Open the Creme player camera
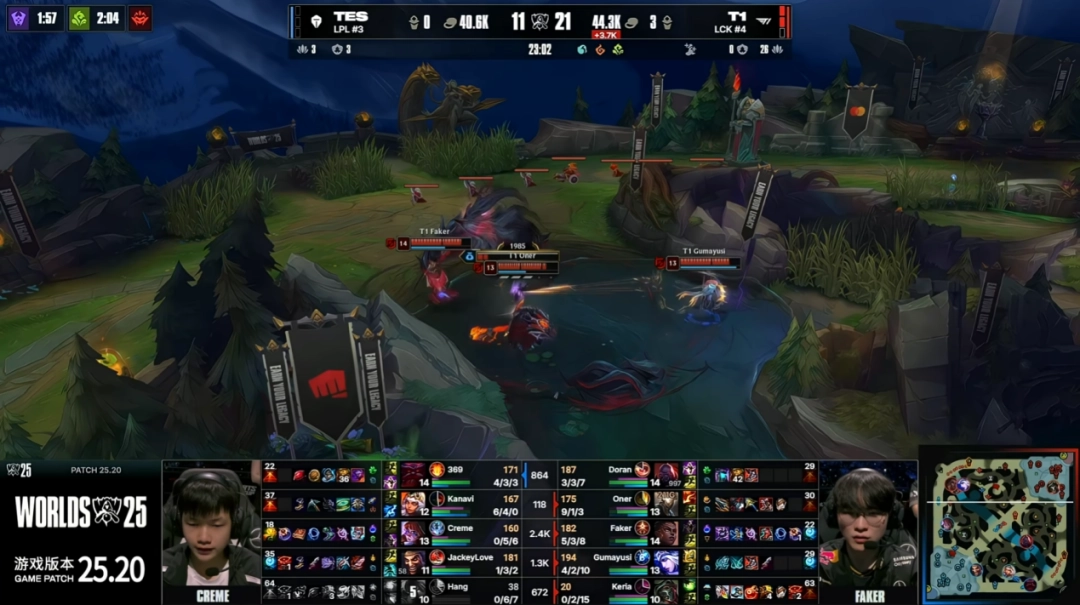The height and width of the screenshot is (605, 1080). pos(211,530)
